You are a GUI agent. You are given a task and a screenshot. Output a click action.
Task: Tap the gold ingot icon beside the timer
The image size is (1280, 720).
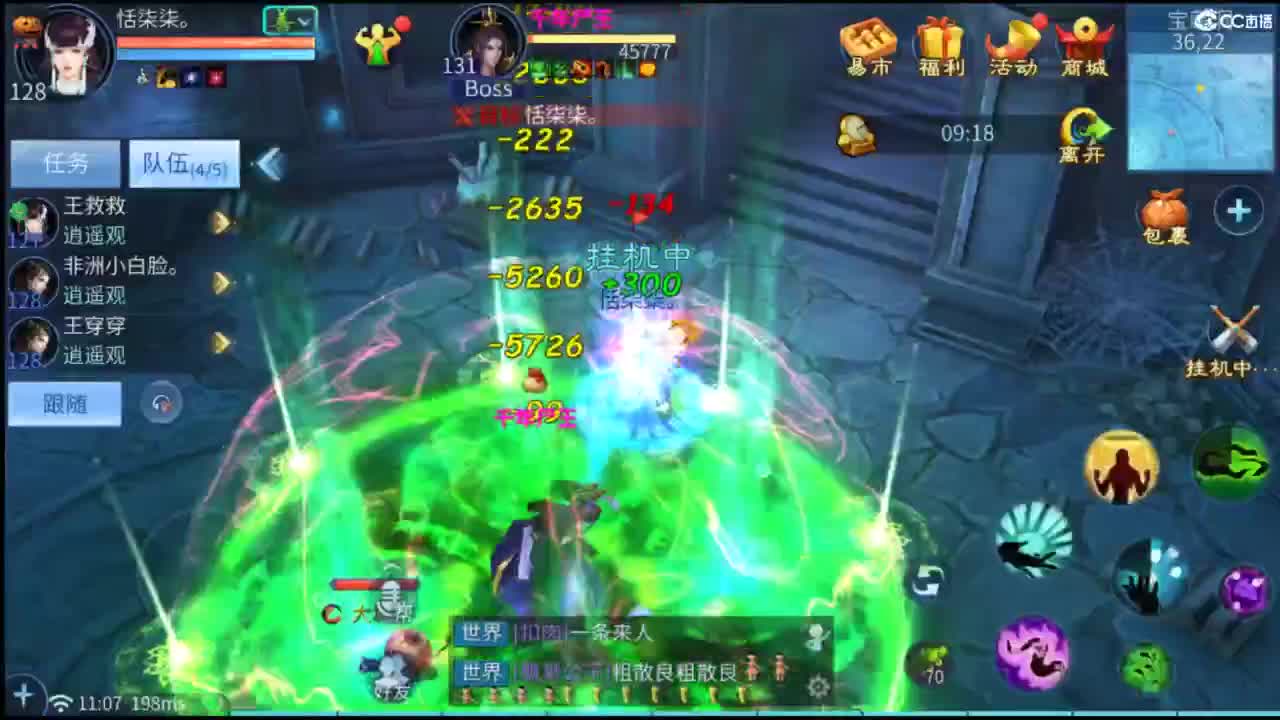pyautogui.click(x=856, y=133)
